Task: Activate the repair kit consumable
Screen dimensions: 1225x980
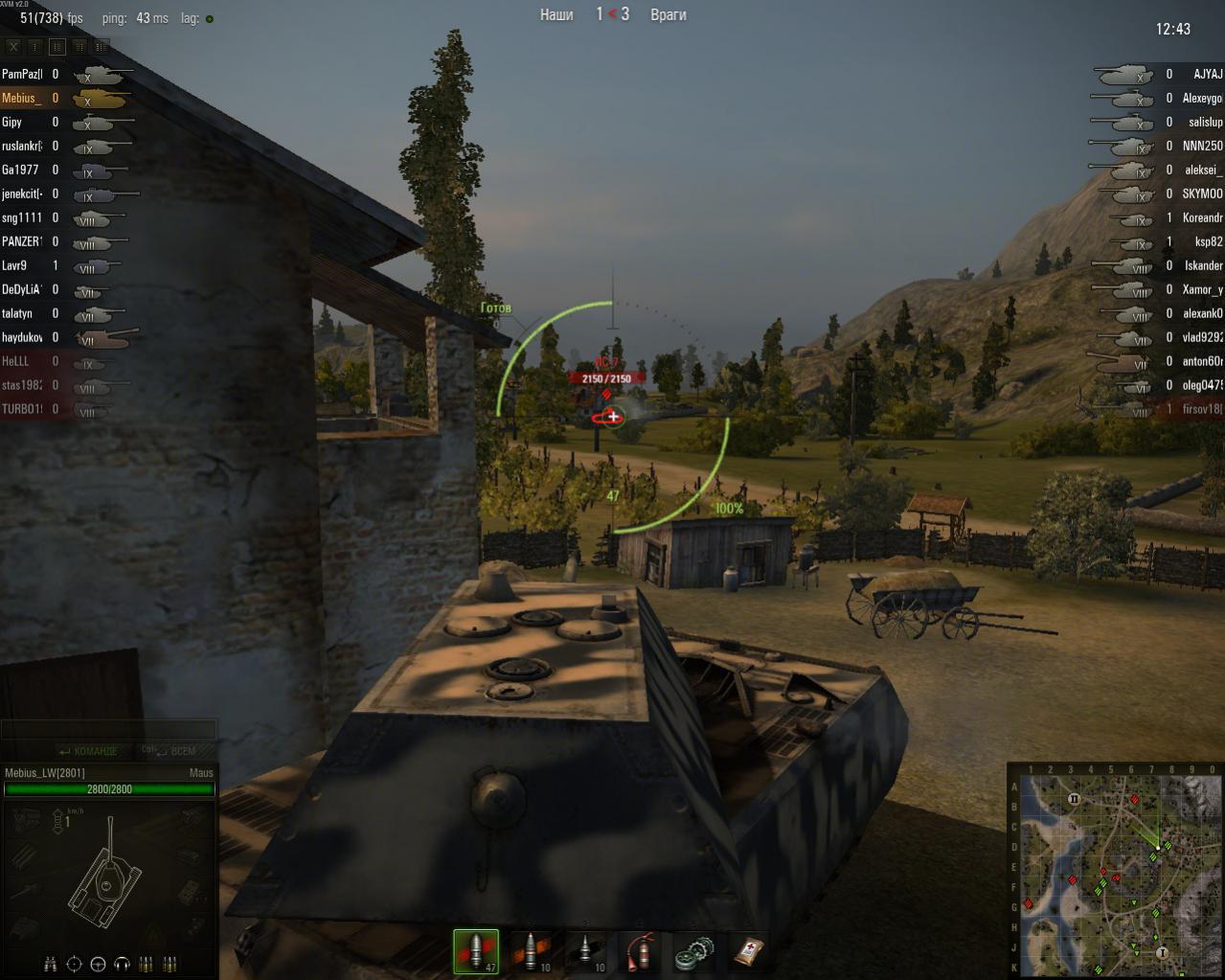Action: (693, 951)
